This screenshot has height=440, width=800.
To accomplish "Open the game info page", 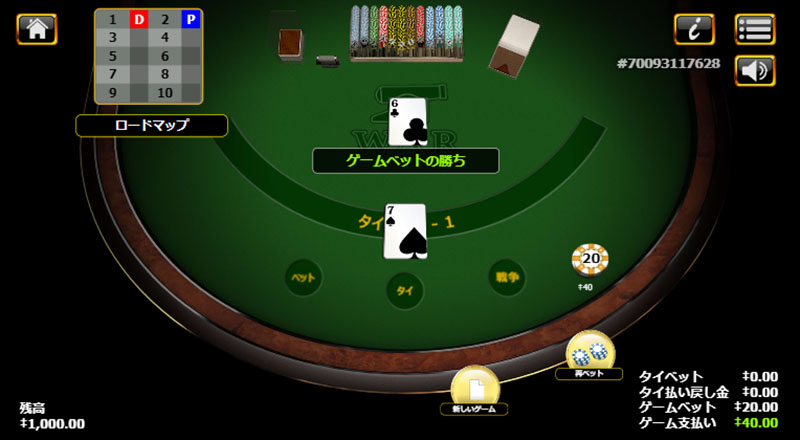I will coord(694,29).
